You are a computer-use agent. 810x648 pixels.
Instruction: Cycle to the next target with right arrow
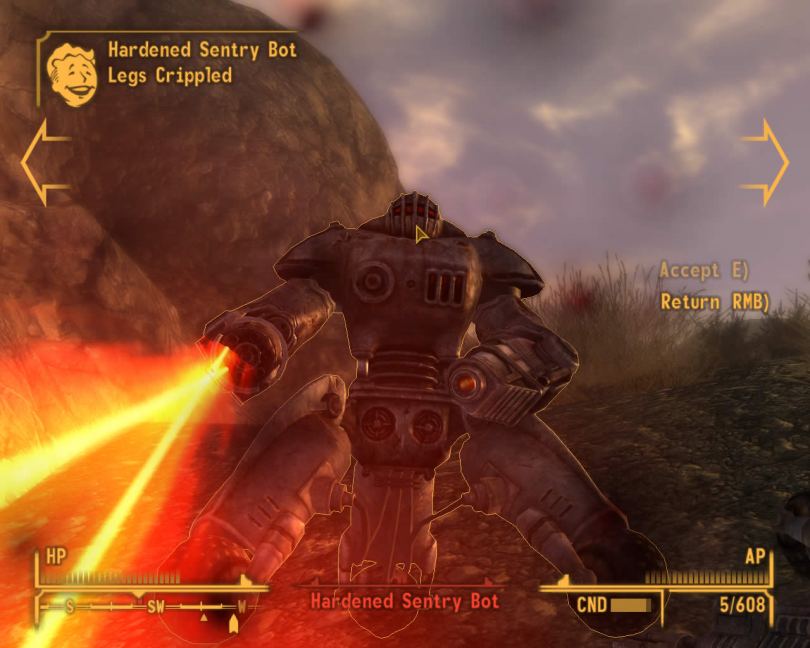click(767, 162)
